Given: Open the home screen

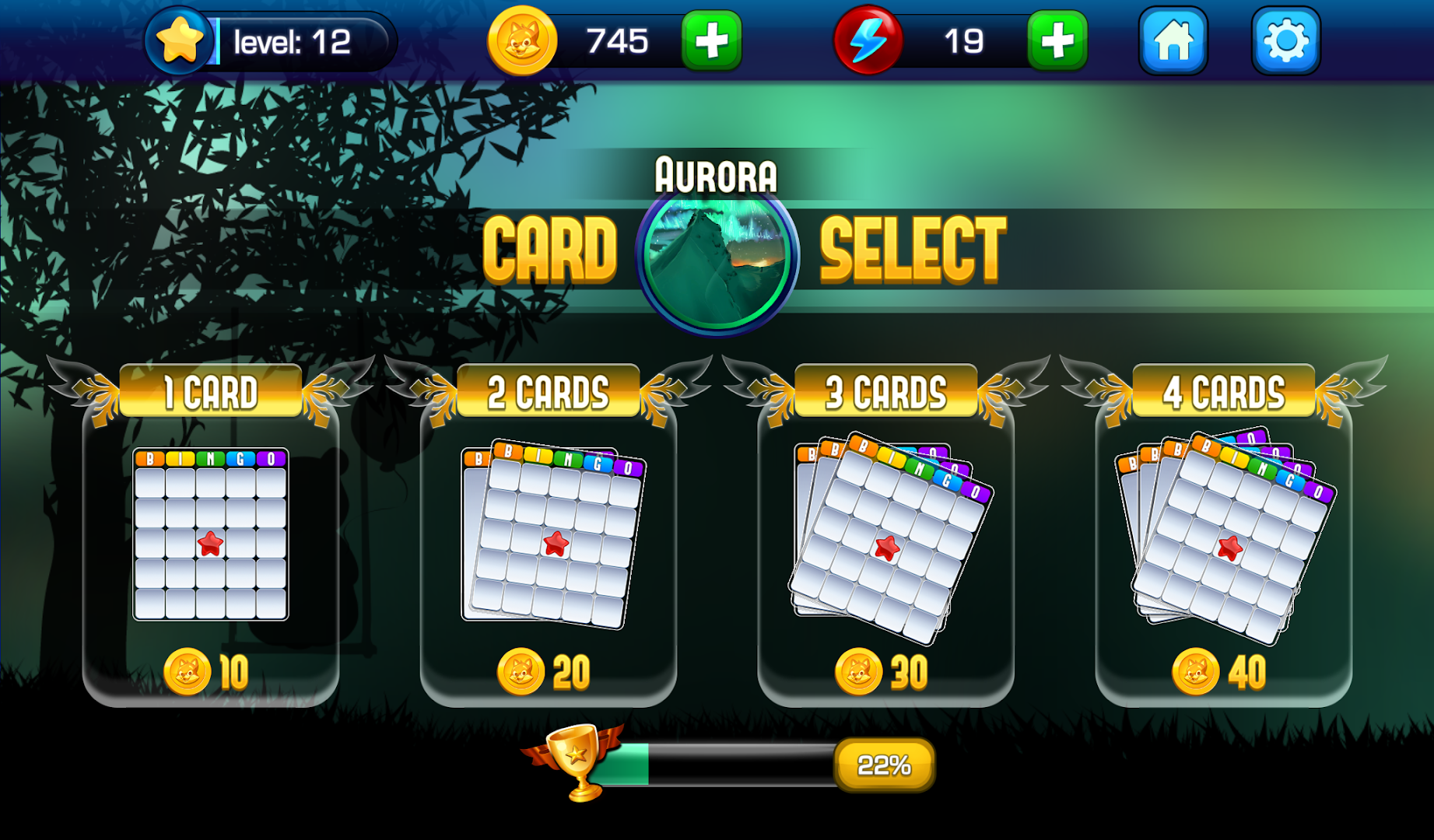Looking at the screenshot, I should (x=1173, y=40).
